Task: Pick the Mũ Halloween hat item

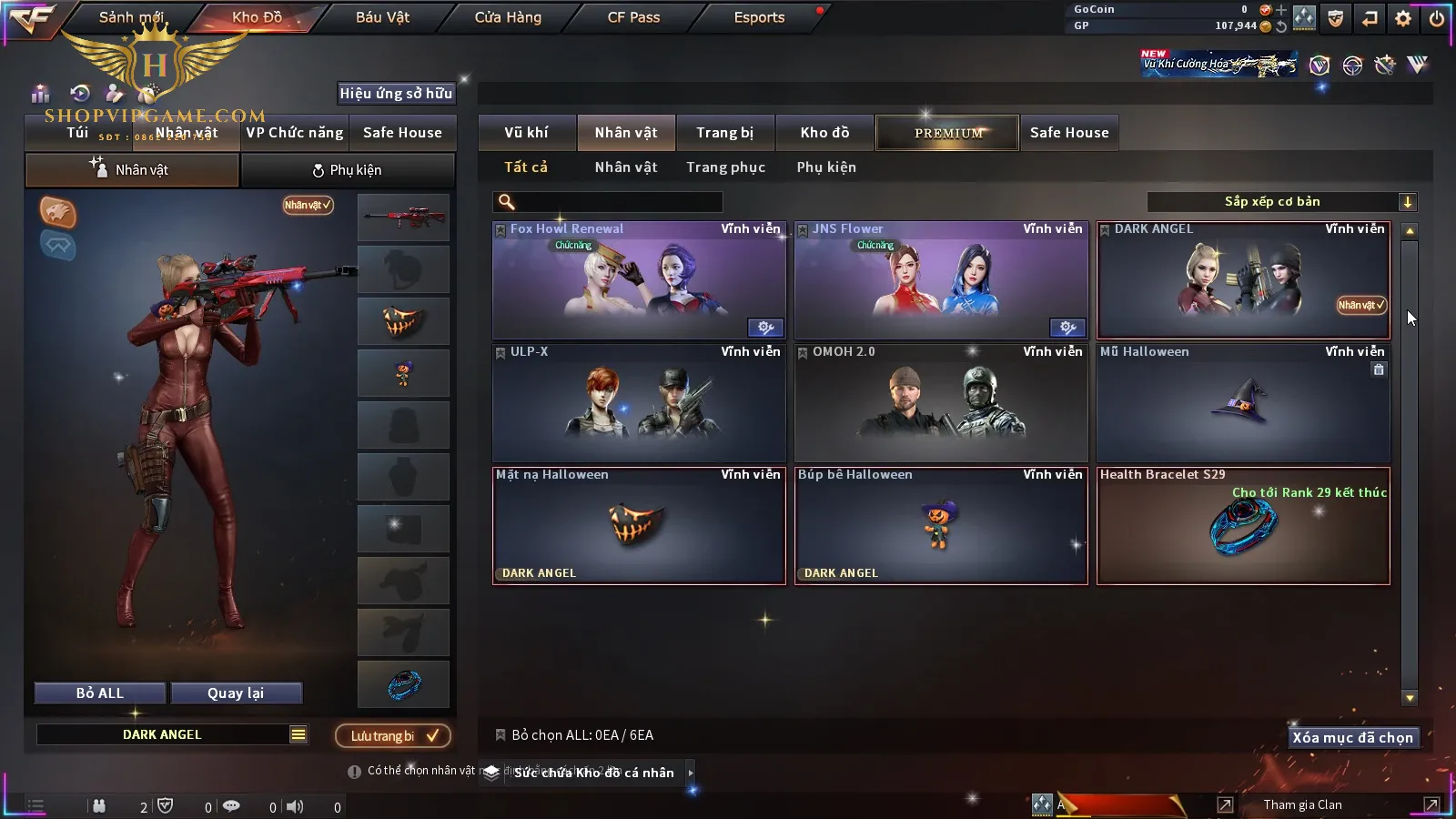Action: (x=1242, y=403)
